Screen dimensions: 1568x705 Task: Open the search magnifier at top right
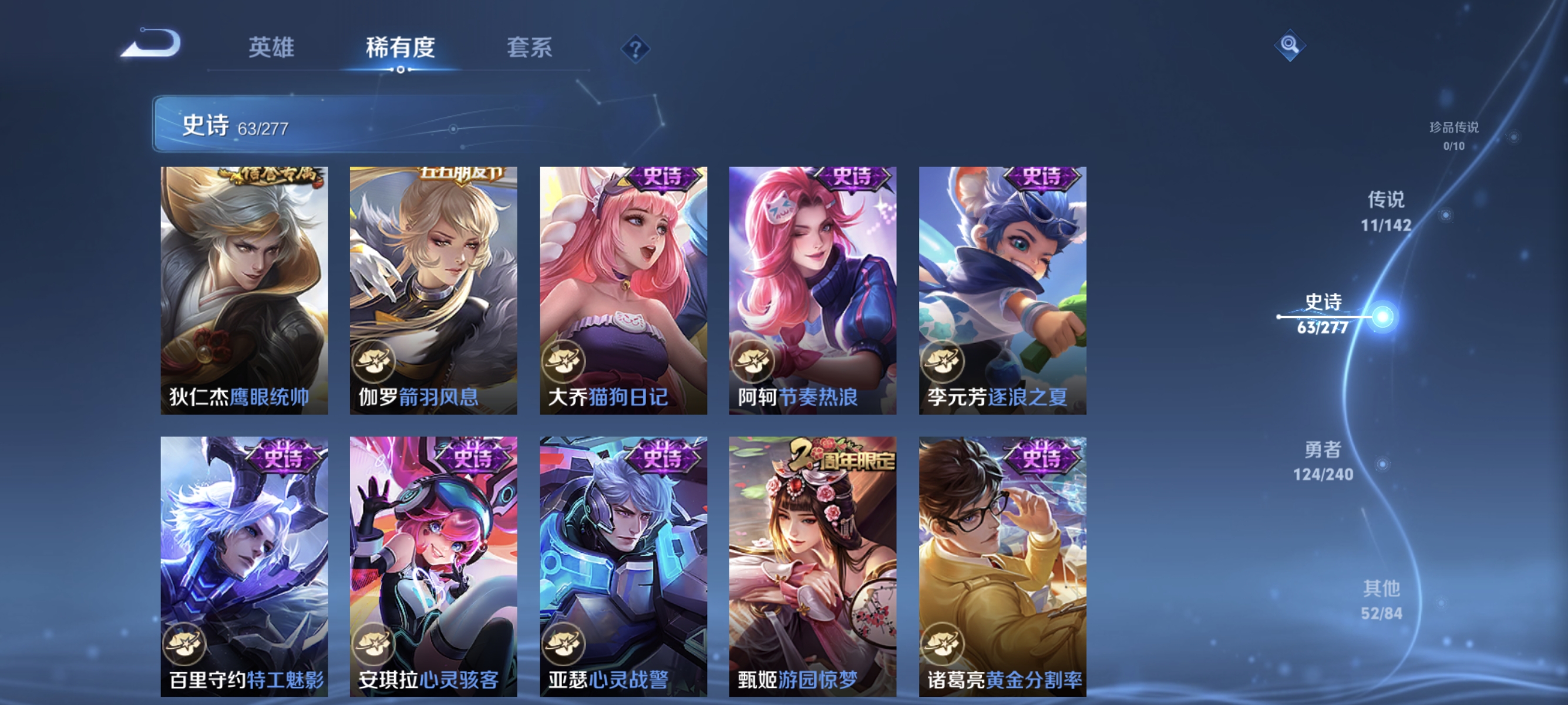(x=1289, y=45)
